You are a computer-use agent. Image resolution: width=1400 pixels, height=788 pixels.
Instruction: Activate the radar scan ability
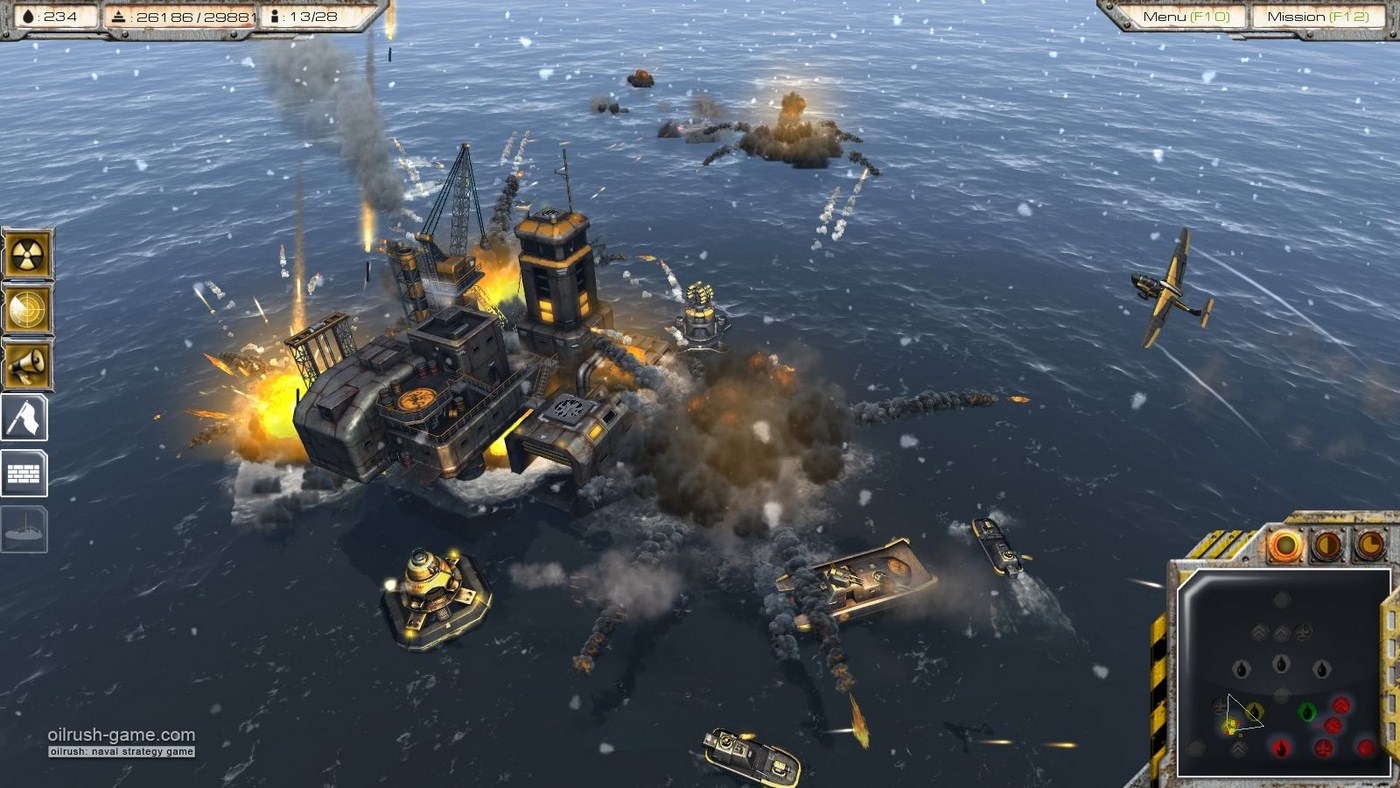(x=26, y=309)
